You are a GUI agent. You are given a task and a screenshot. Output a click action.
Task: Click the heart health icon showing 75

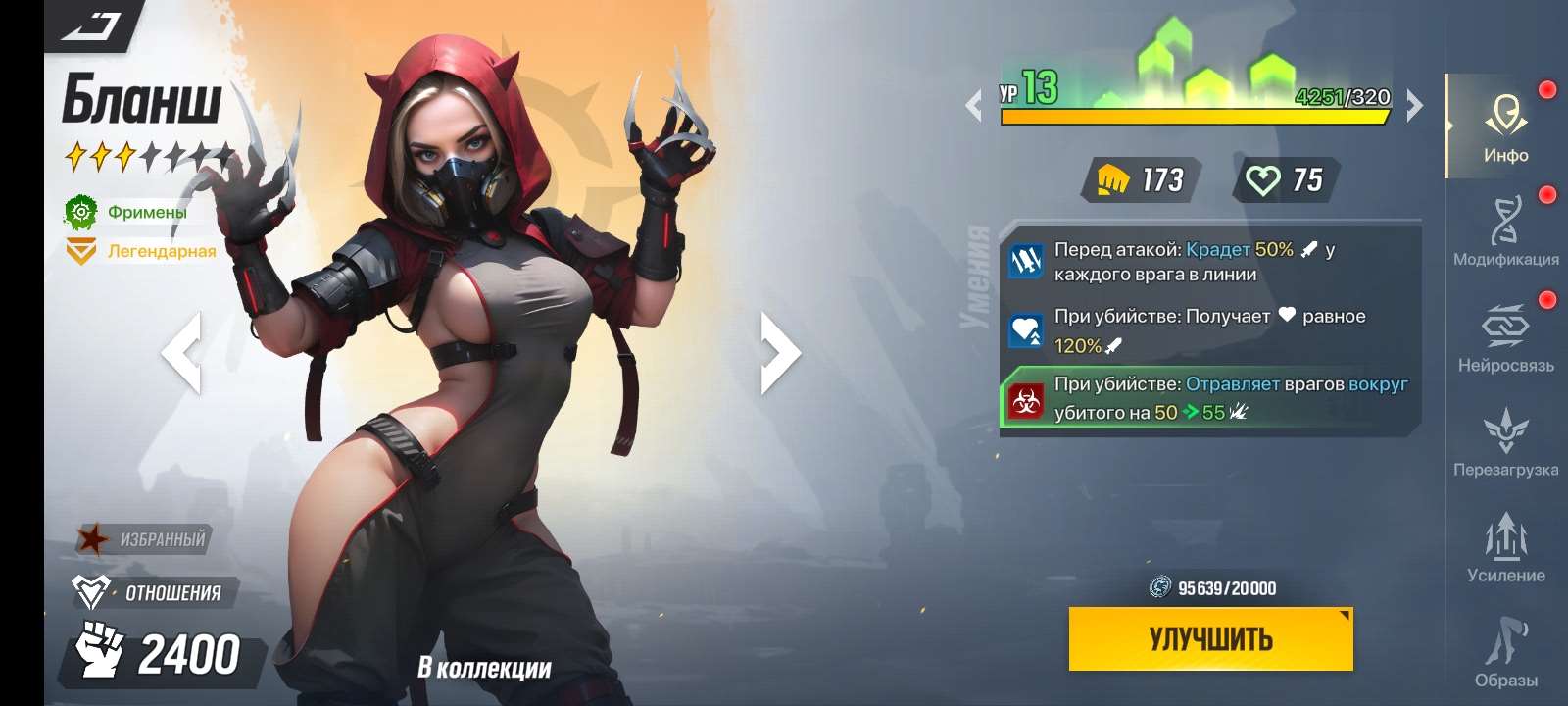[x=1266, y=179]
